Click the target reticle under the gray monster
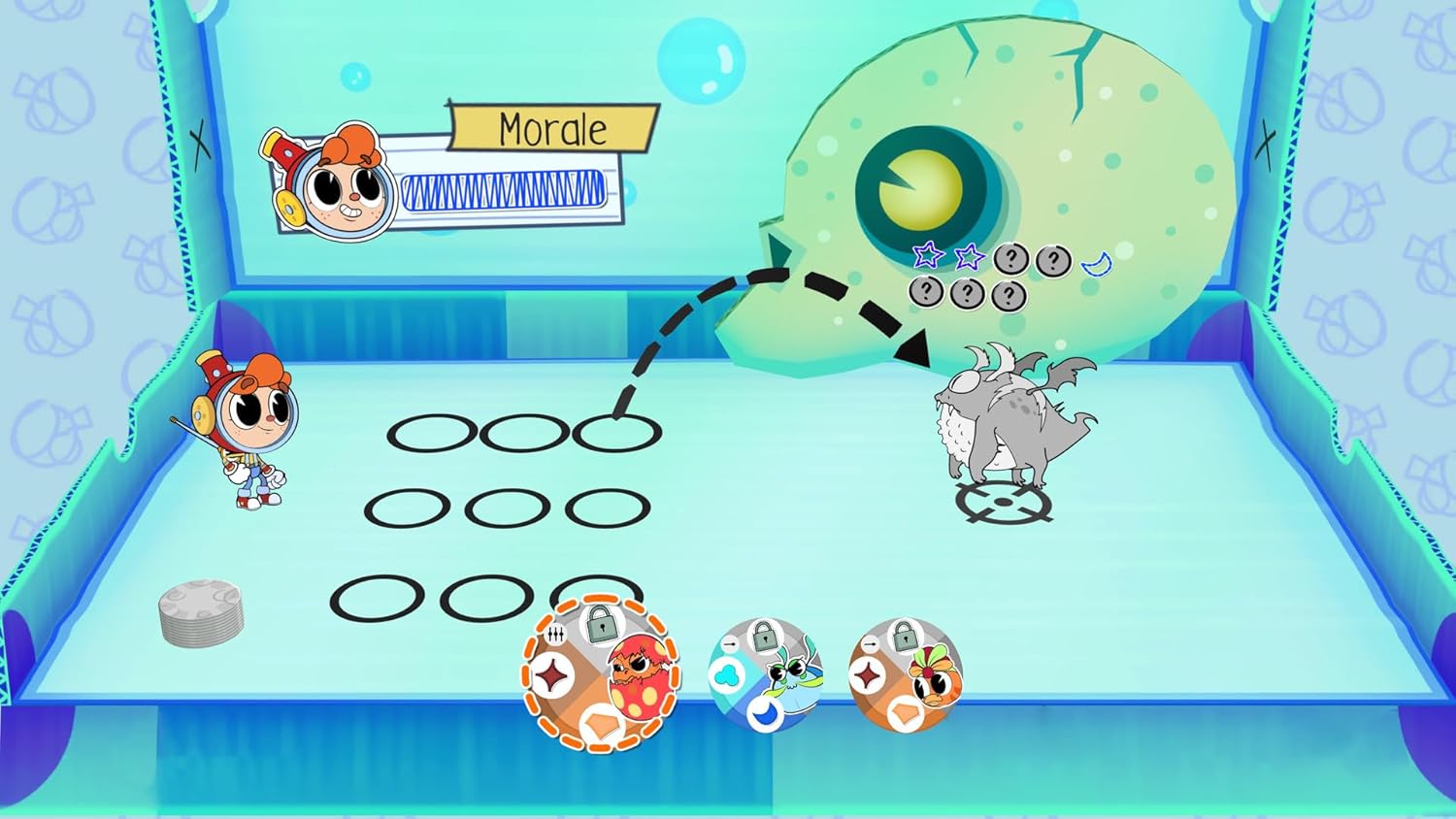This screenshot has width=1456, height=819. tap(1005, 502)
